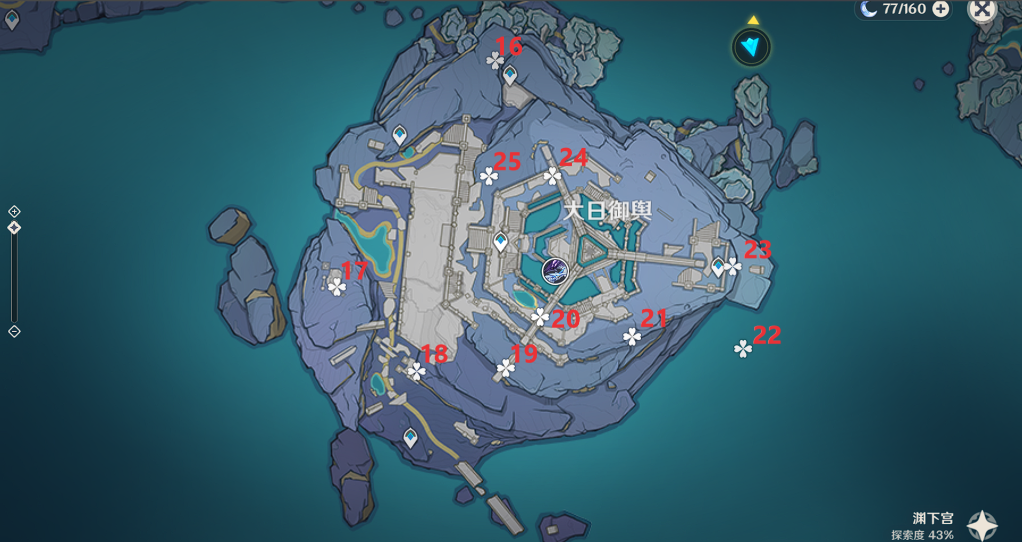Click the clover marker numbered 22
This screenshot has height=542, width=1022.
(742, 348)
